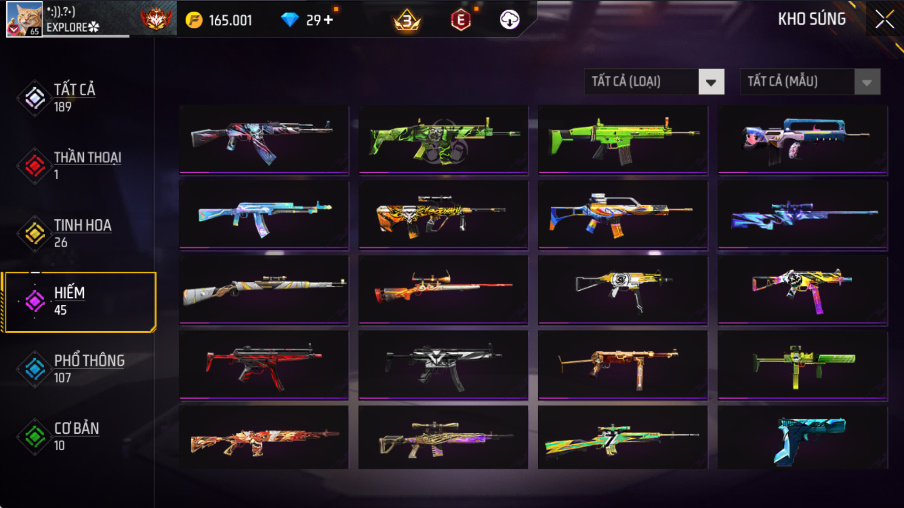Viewport: 904px width, 508px height.
Task: Select the lime green SCAR skin
Action: [622, 139]
